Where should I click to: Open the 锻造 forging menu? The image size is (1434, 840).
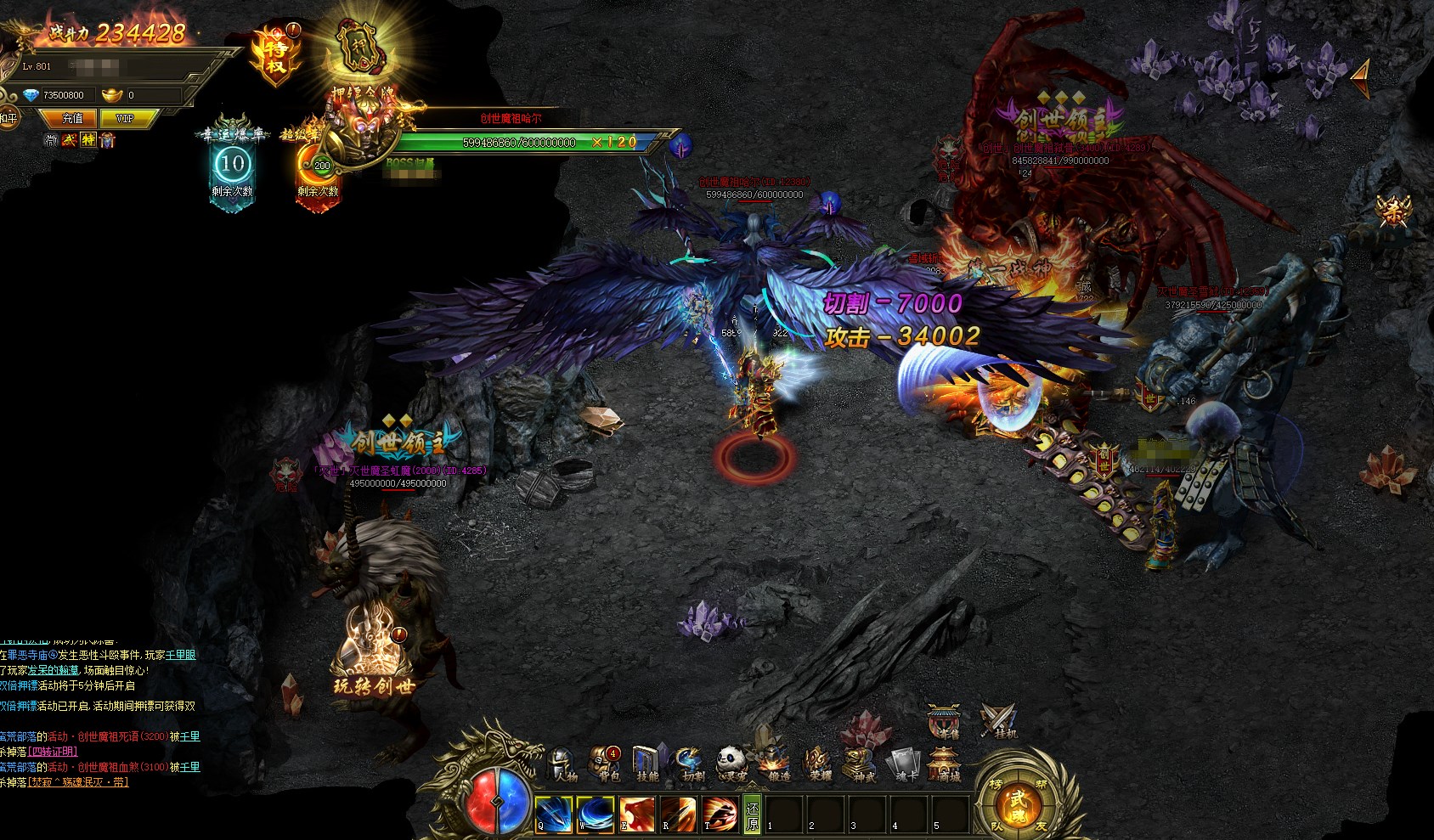775,764
